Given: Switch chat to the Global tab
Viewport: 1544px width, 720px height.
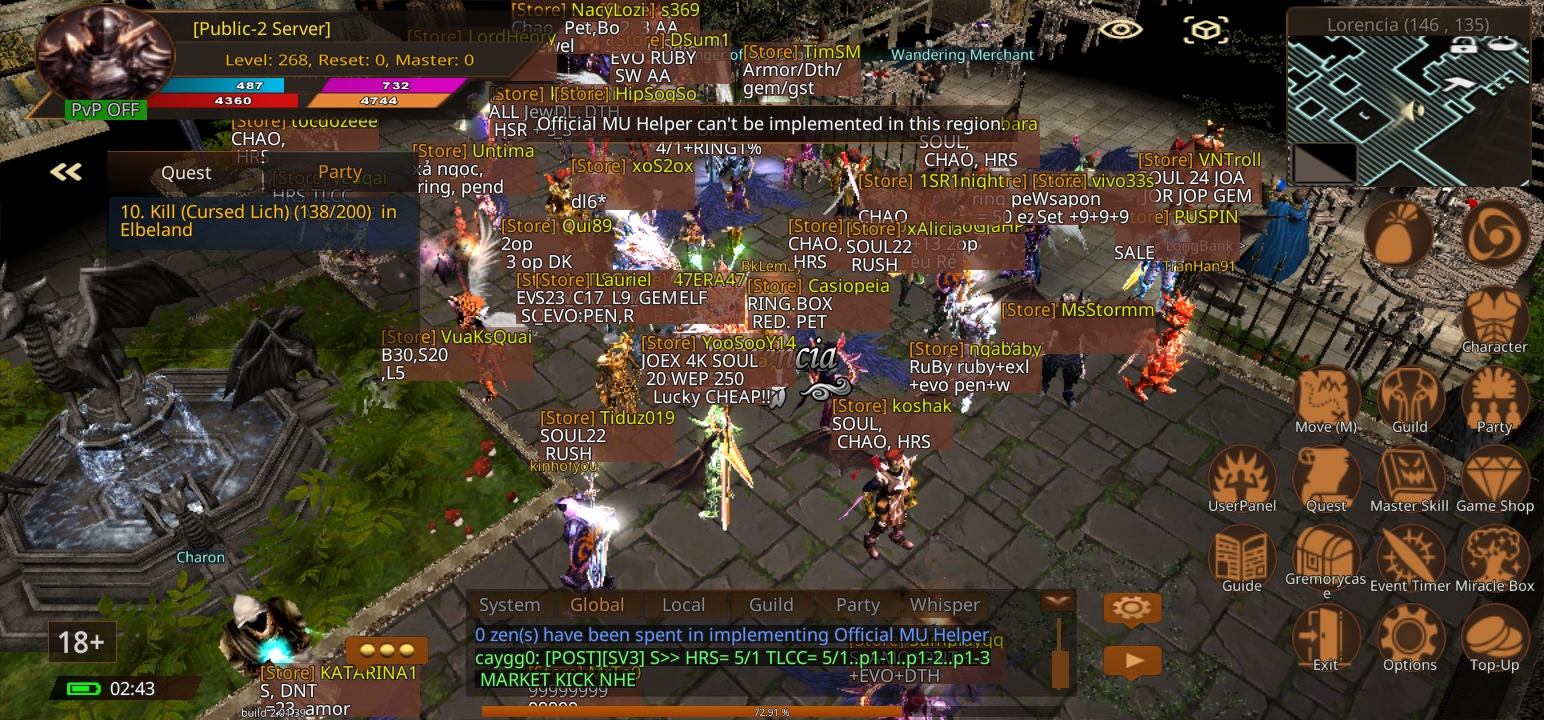Looking at the screenshot, I should tap(597, 605).
